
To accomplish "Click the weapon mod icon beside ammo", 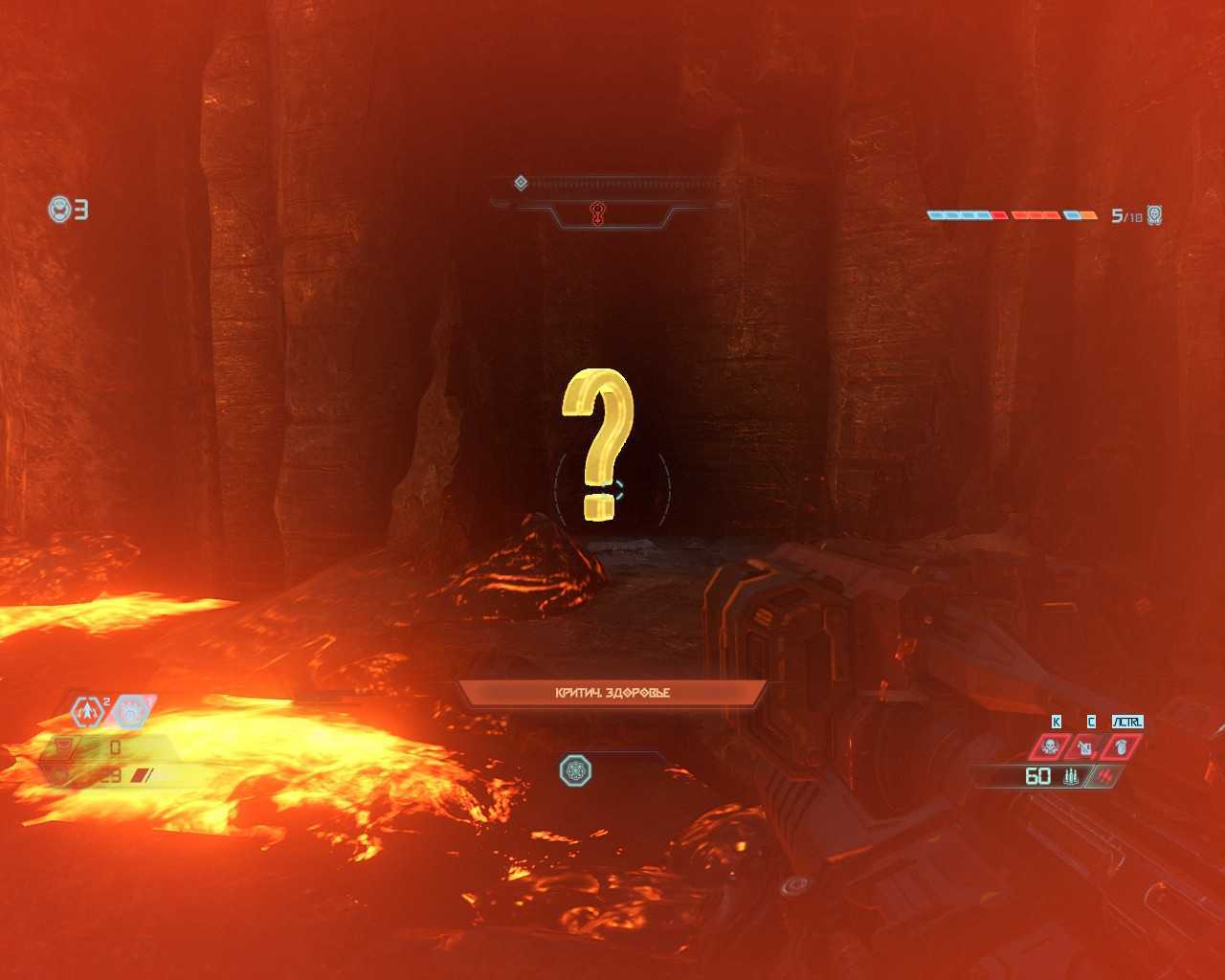I will click(1107, 776).
